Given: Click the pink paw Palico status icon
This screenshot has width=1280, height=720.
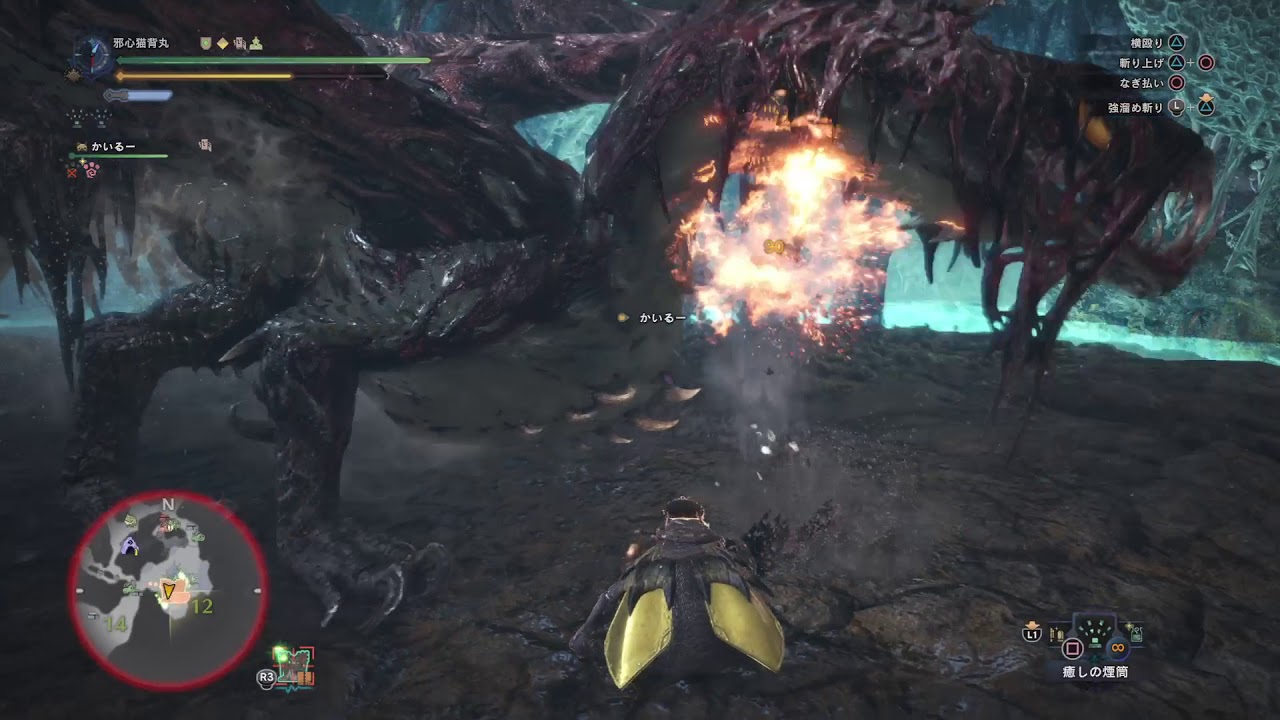Looking at the screenshot, I should 91,170.
